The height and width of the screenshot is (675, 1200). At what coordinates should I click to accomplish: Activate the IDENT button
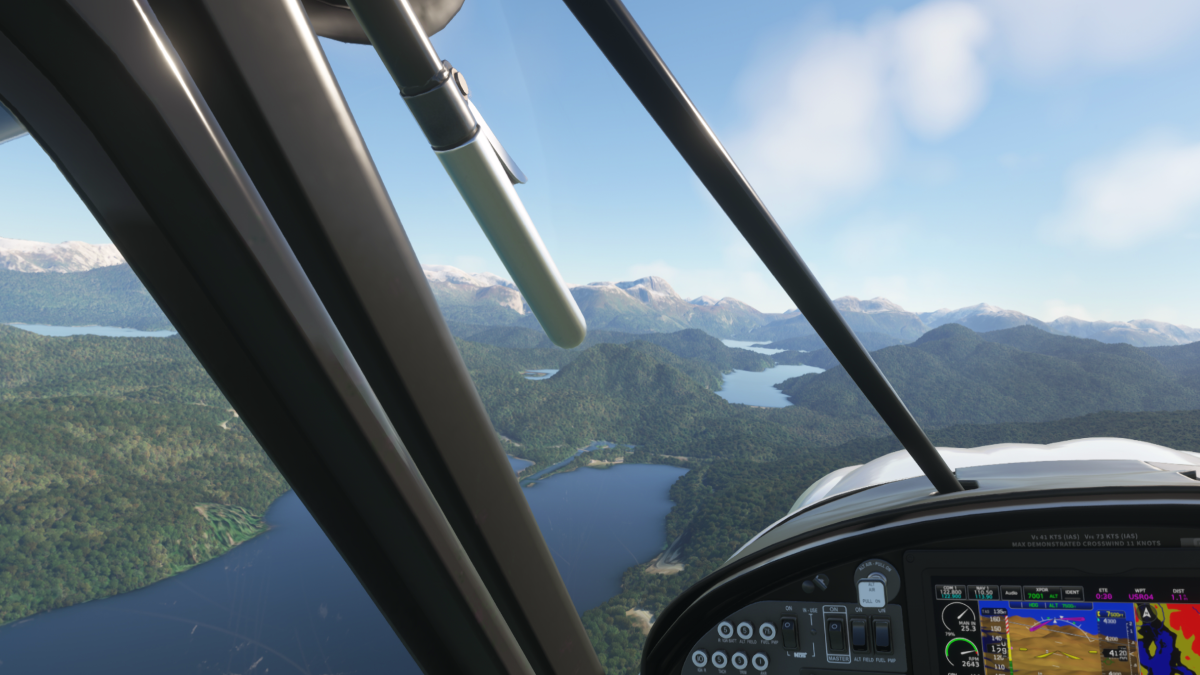(1071, 593)
